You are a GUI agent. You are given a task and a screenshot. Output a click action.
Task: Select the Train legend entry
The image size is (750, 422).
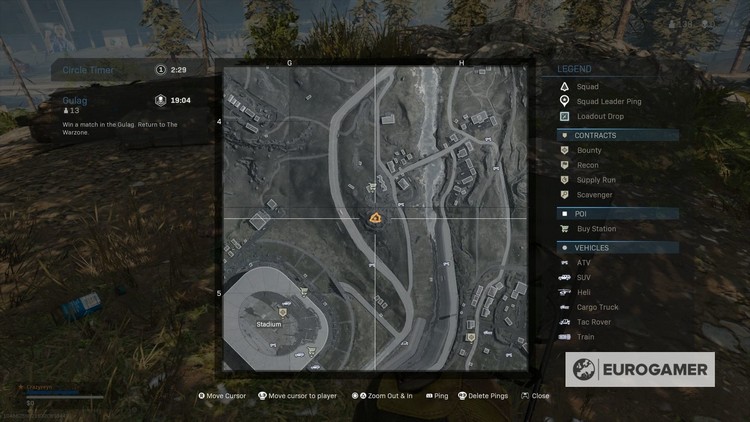585,337
